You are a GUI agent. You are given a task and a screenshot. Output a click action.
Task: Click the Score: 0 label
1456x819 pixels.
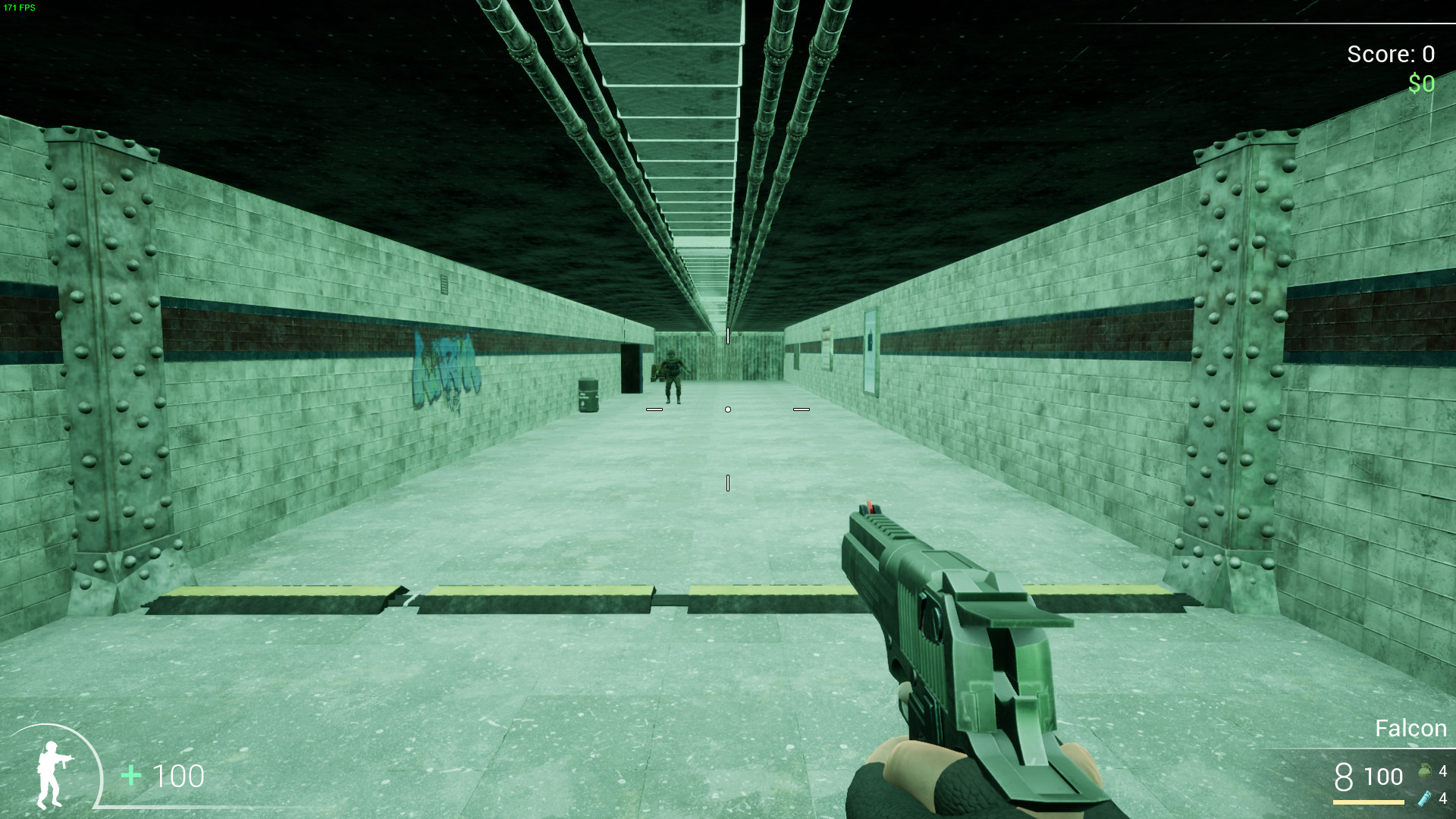(1391, 54)
